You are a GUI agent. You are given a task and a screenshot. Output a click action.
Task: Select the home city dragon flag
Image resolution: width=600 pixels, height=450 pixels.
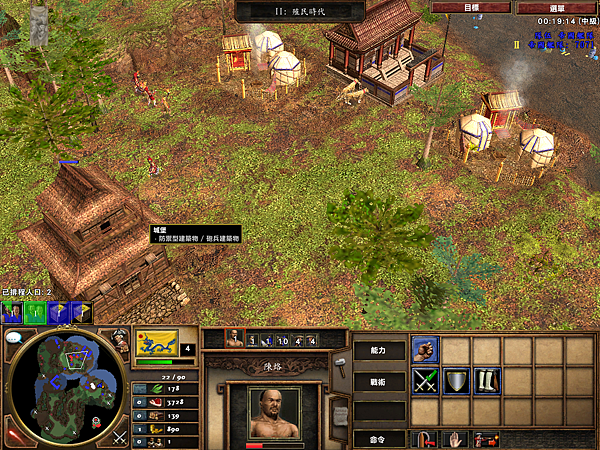point(156,343)
